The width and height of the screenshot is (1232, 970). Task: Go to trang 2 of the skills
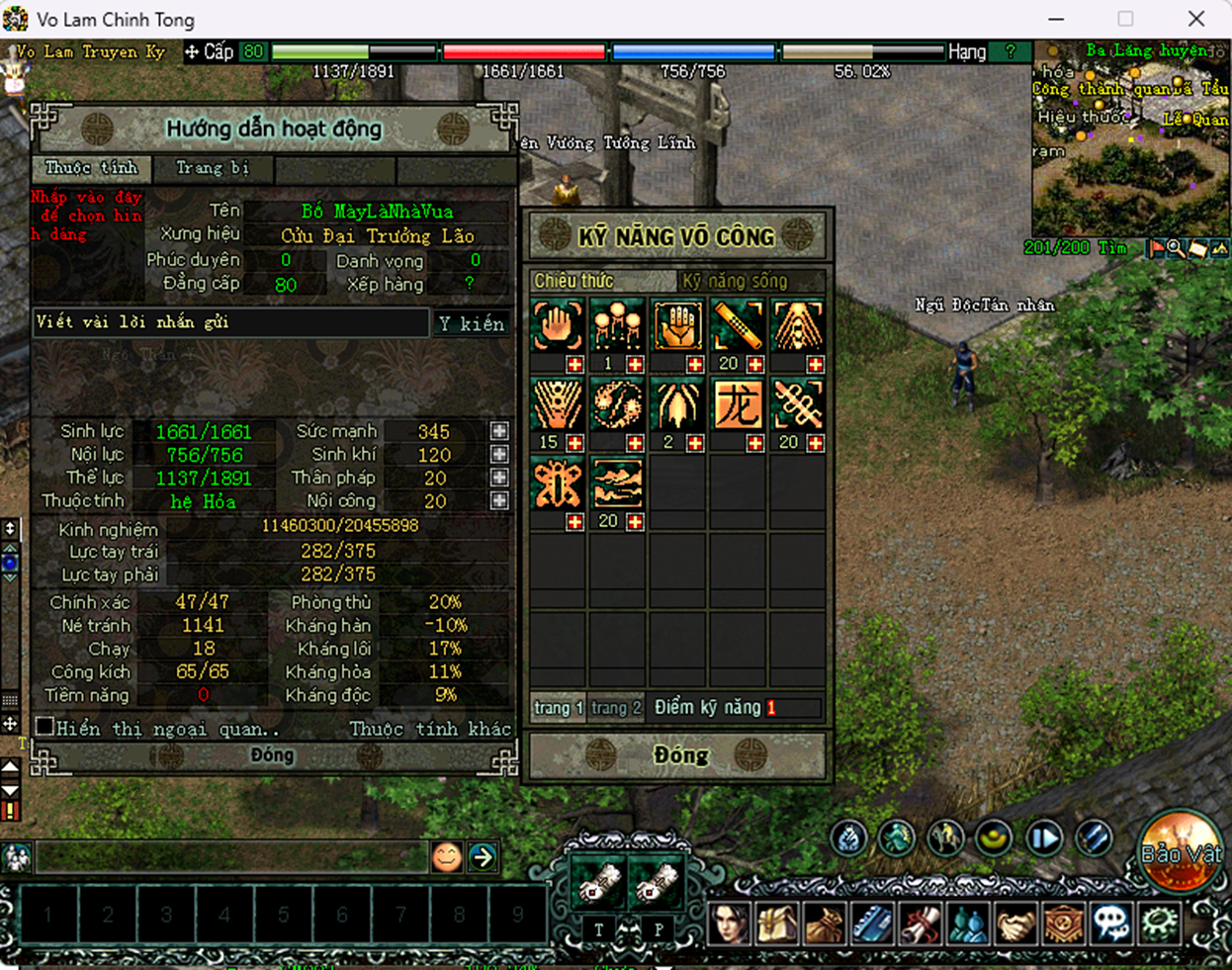pyautogui.click(x=616, y=708)
